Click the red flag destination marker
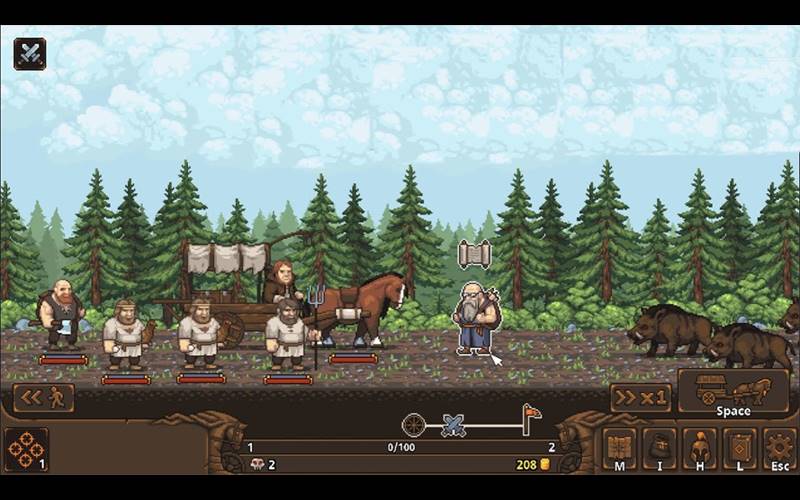The image size is (800, 500). [x=530, y=418]
